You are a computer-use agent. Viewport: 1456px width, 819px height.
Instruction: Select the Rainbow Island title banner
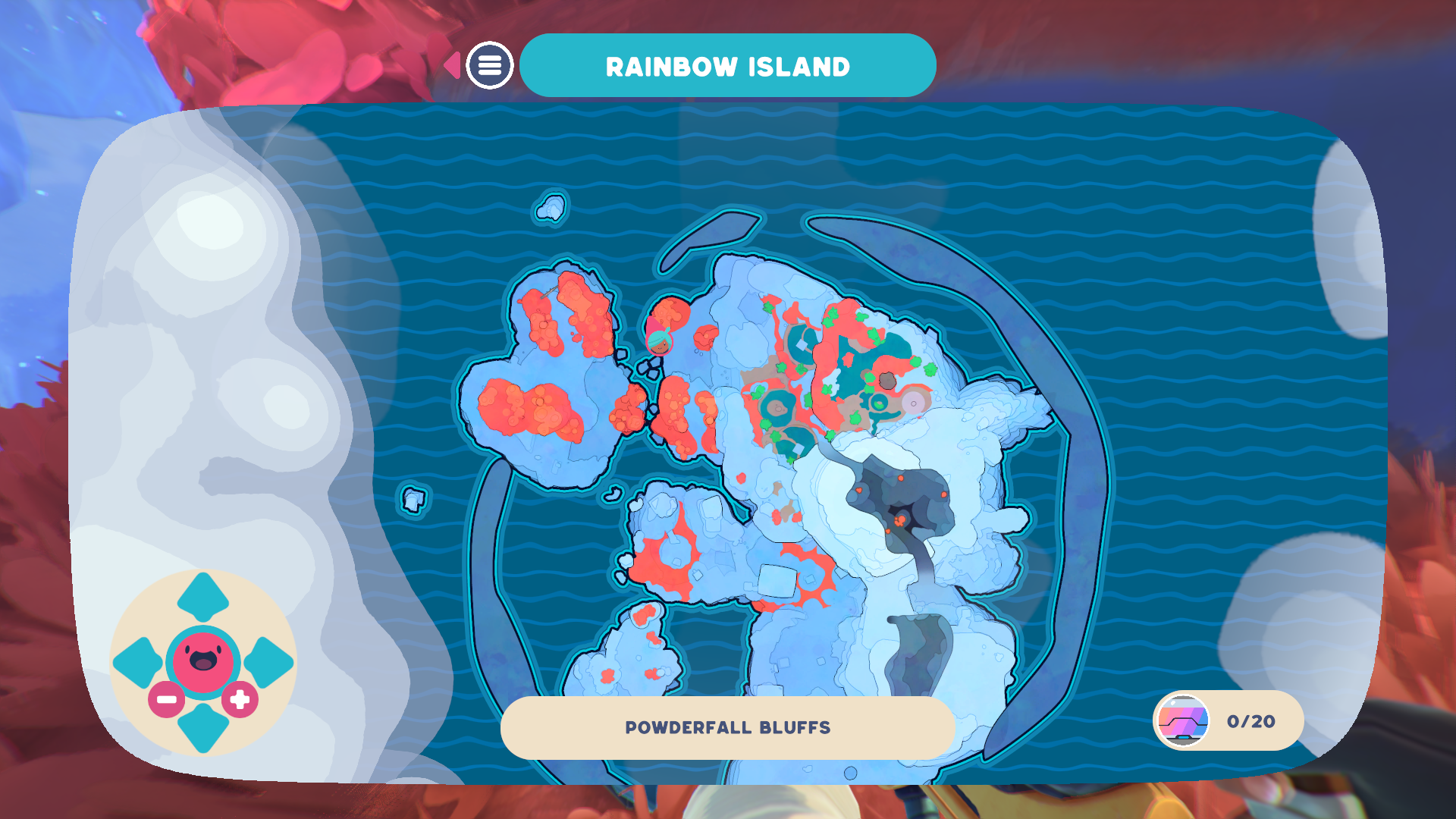727,66
